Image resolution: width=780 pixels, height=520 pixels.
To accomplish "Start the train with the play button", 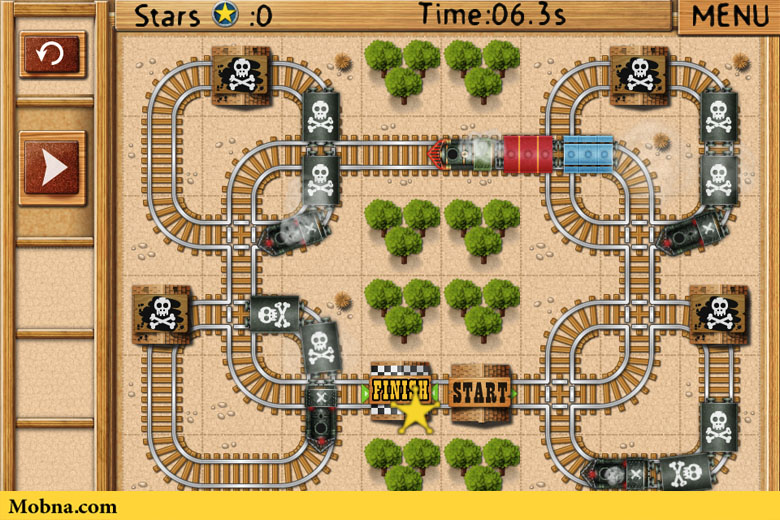I will [x=52, y=168].
